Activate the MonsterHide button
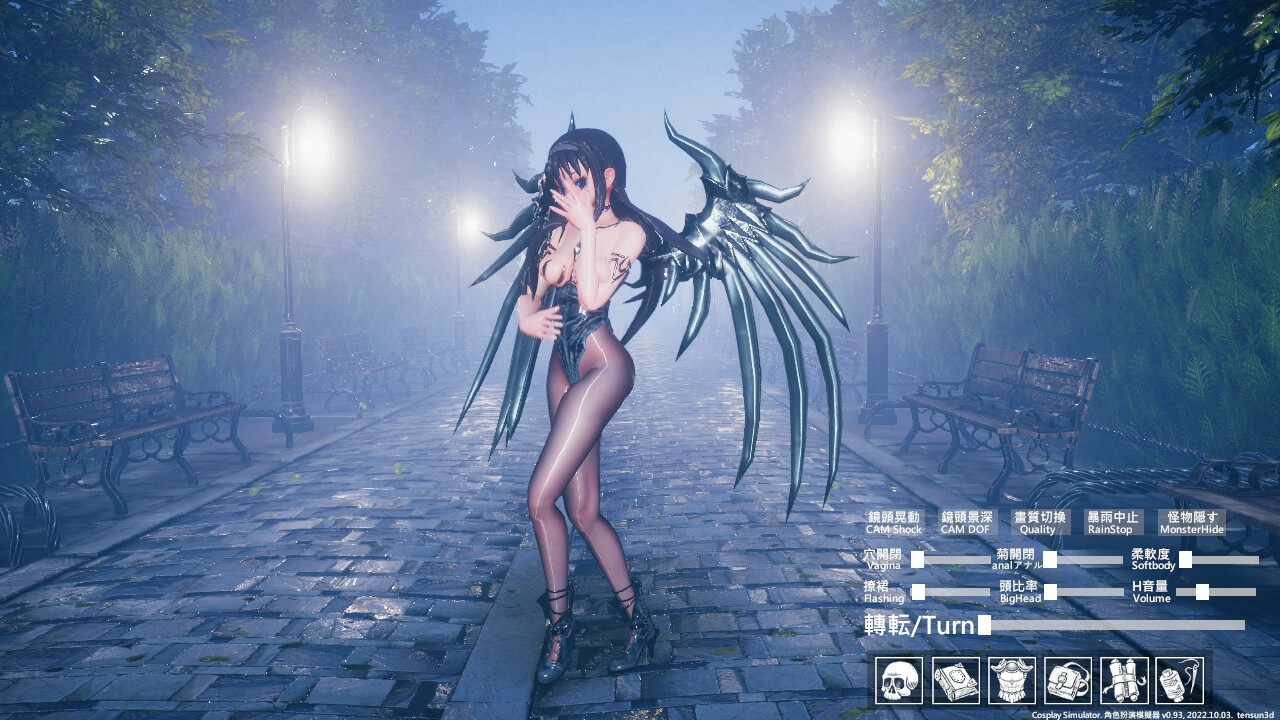 pos(1191,522)
